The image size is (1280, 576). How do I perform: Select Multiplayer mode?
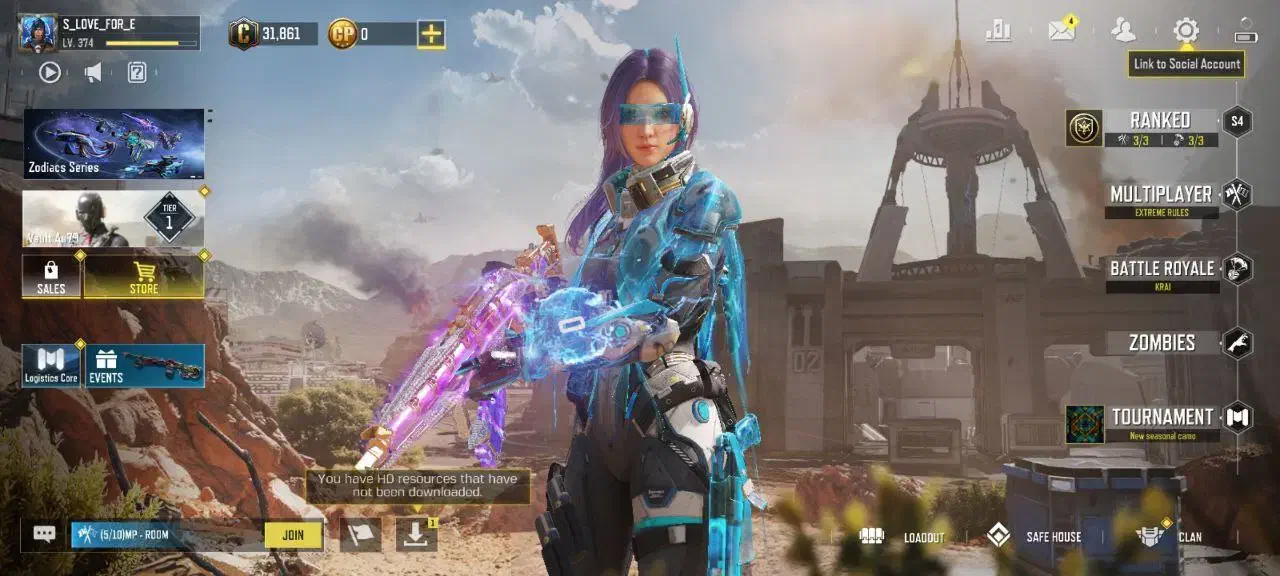[1160, 196]
